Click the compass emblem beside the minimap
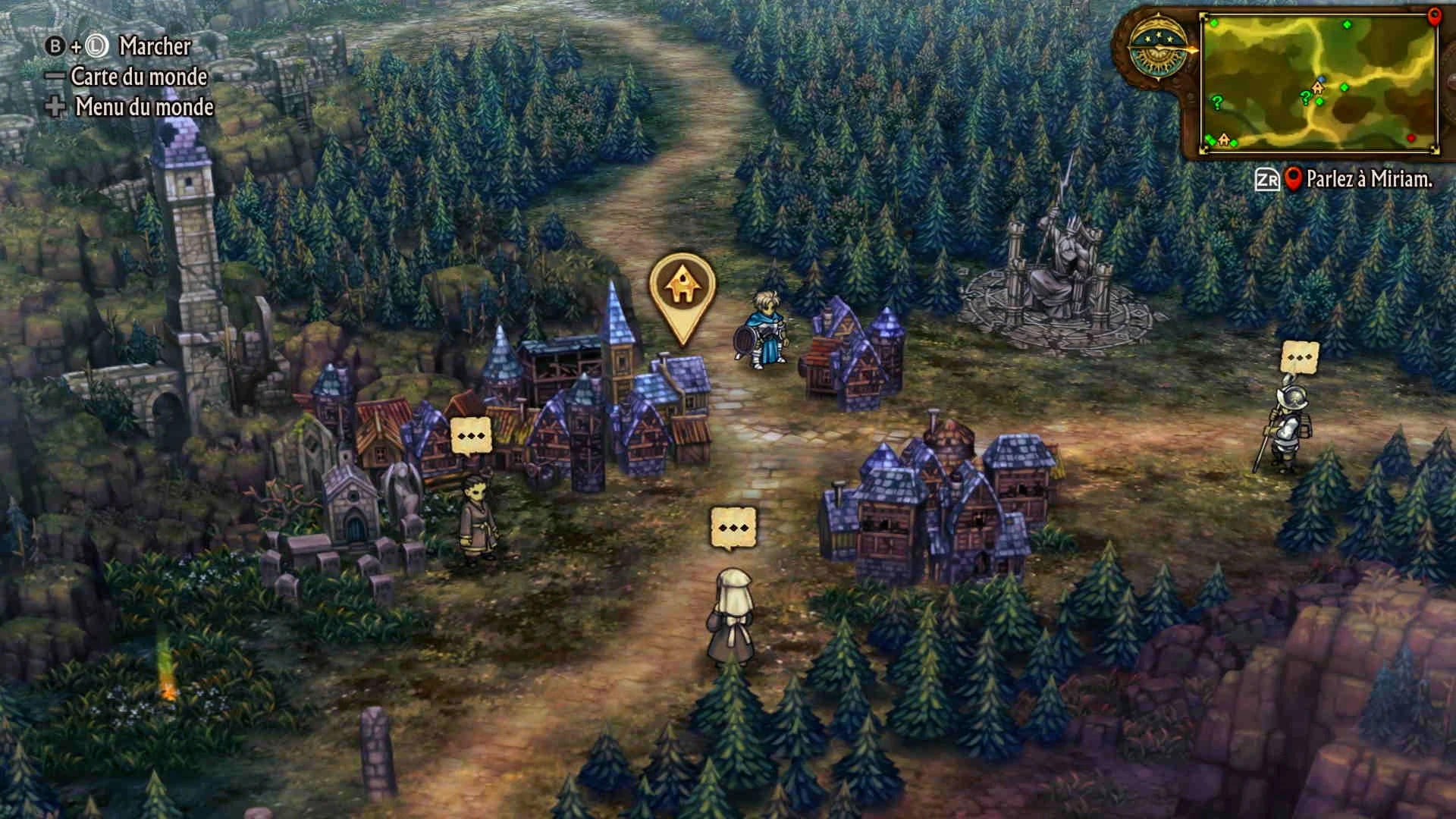This screenshot has height=819, width=1456. pyautogui.click(x=1158, y=47)
